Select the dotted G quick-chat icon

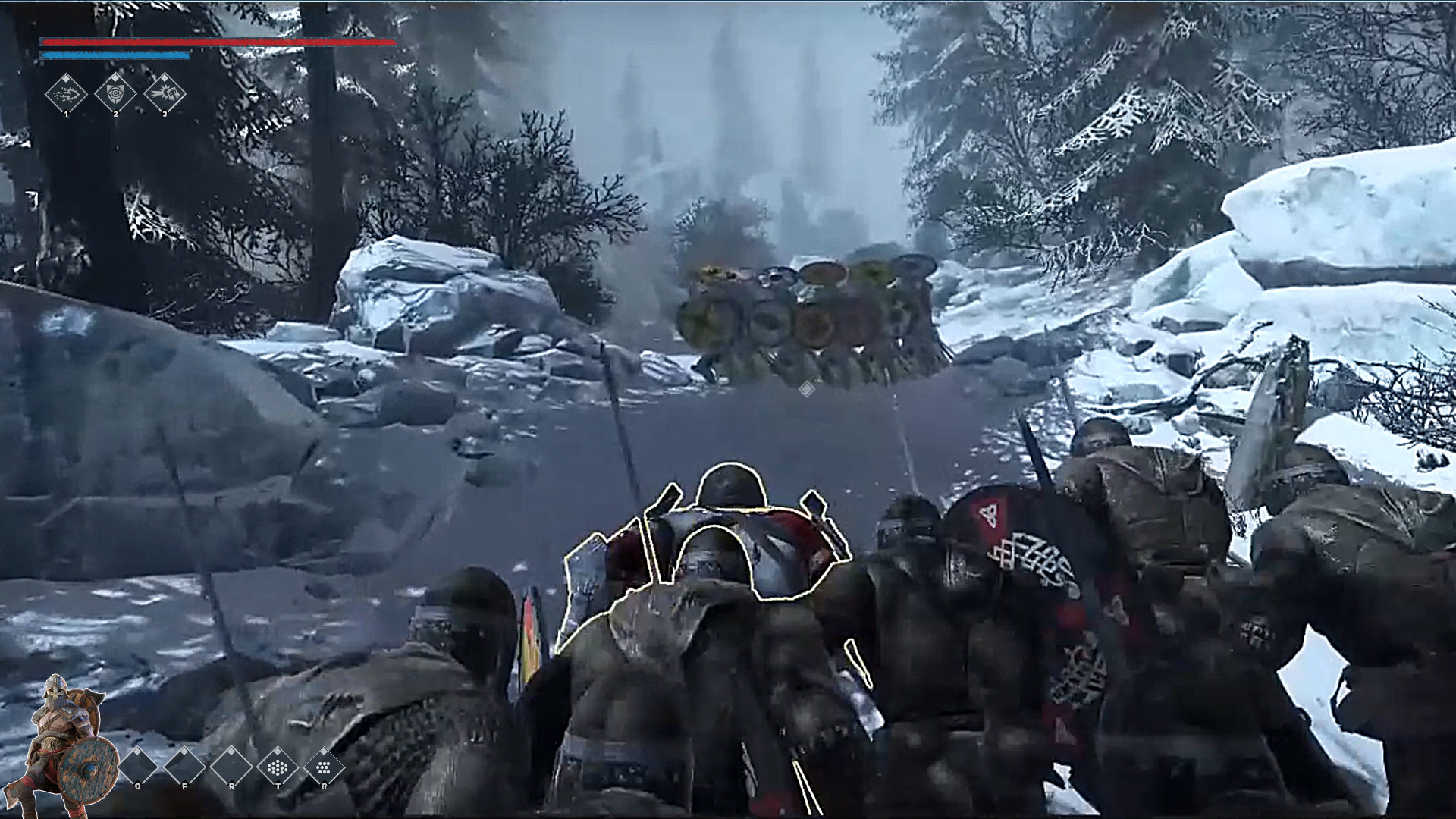(x=324, y=767)
